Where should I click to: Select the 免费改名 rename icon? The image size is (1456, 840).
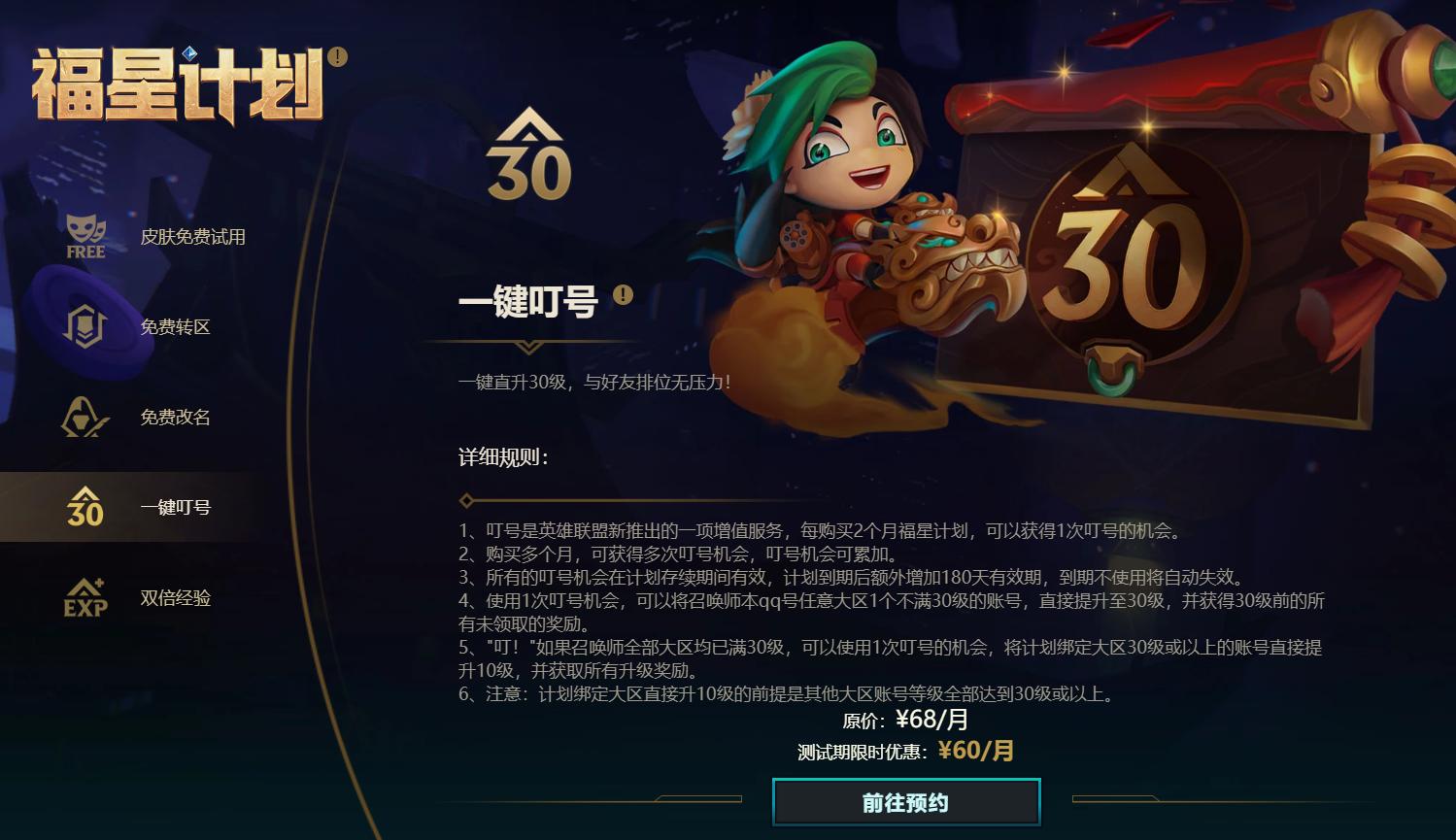(85, 418)
